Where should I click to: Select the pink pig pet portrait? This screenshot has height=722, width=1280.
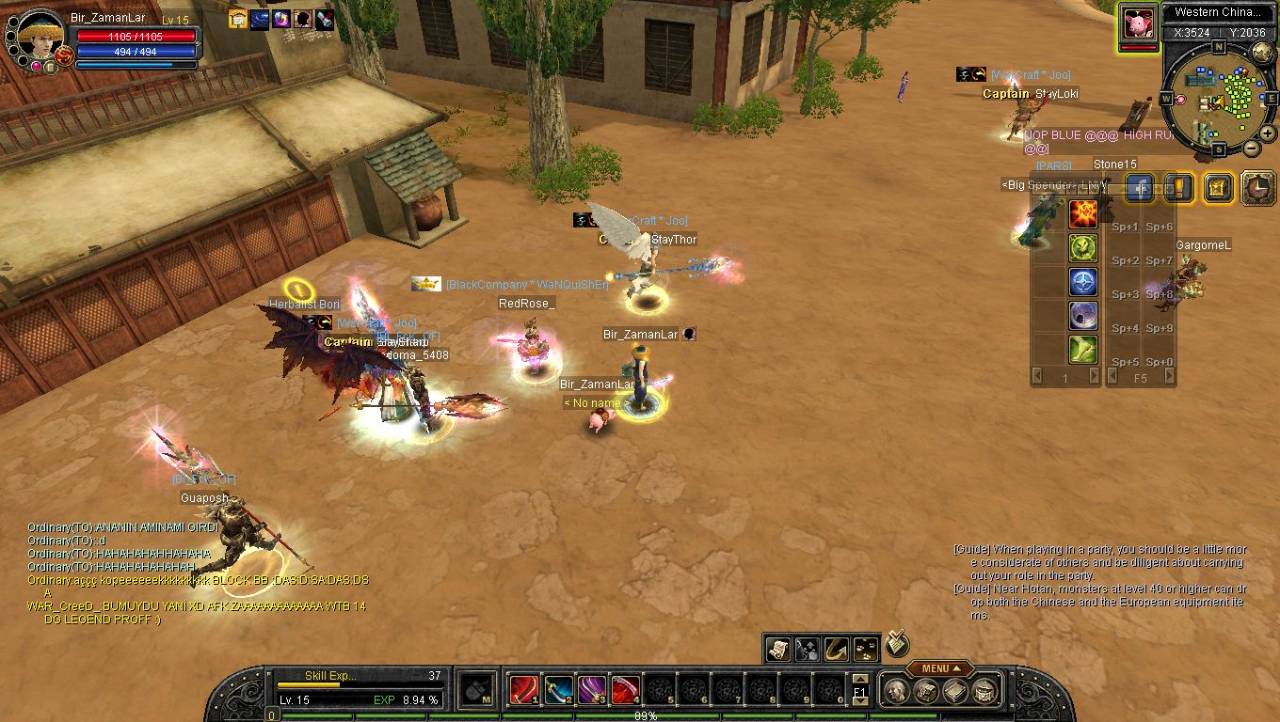[x=1137, y=24]
